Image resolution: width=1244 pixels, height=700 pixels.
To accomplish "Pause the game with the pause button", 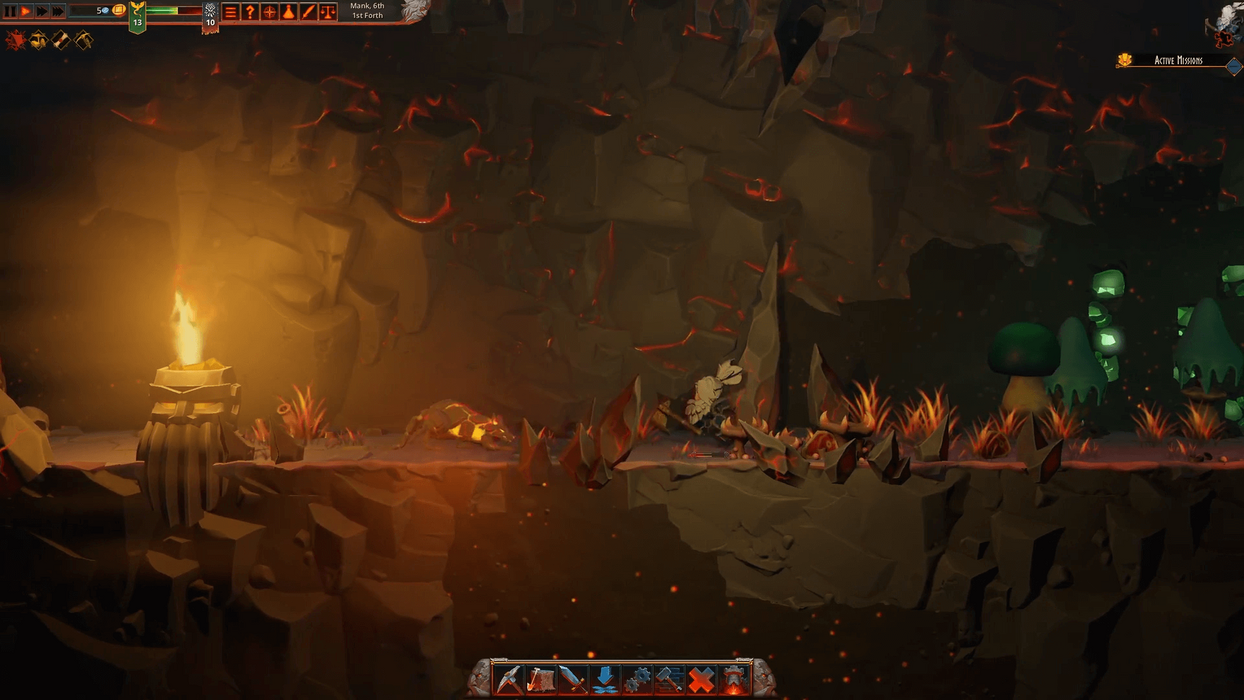I will click(x=10, y=11).
